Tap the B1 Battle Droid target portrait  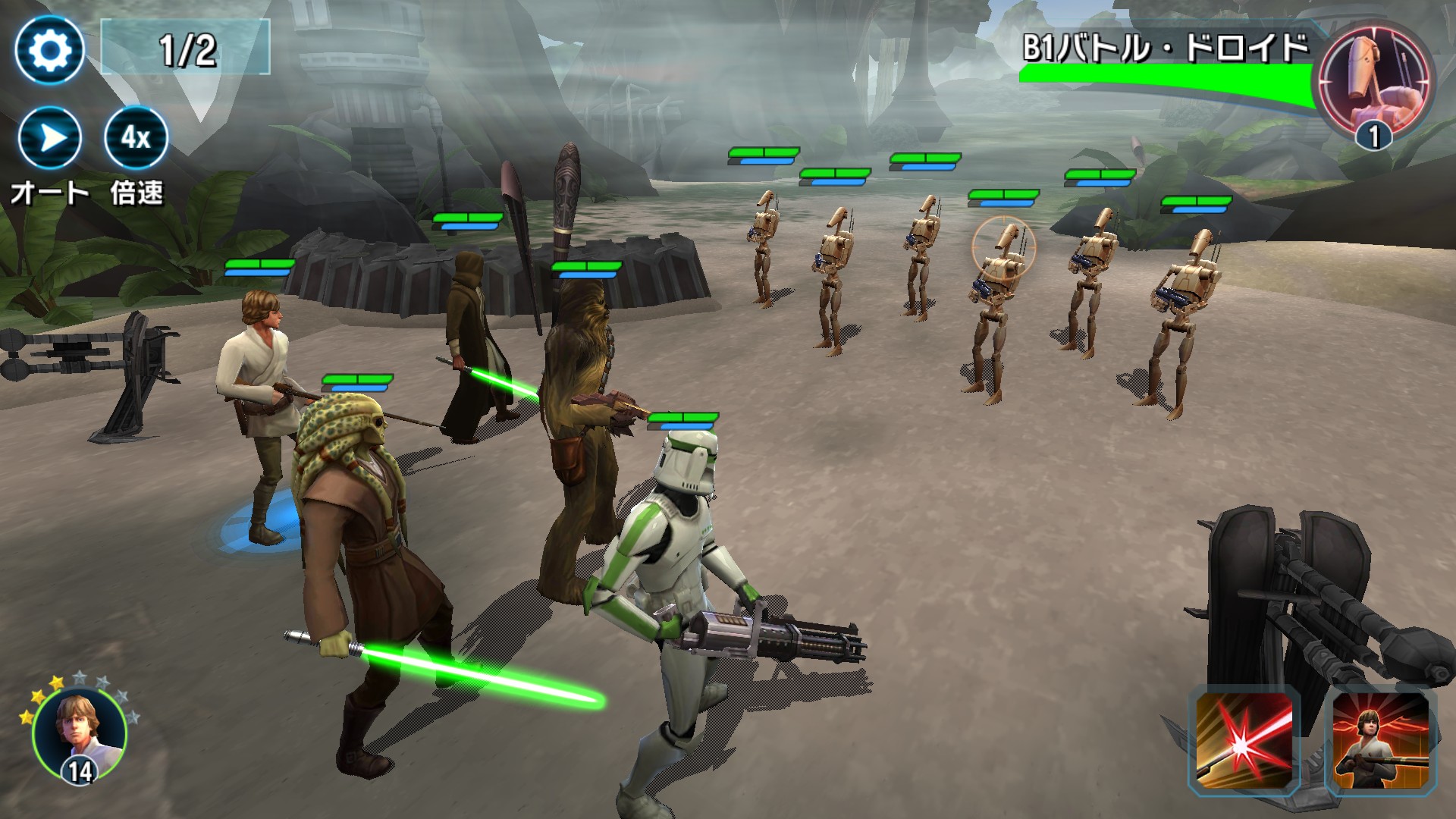tap(1374, 81)
